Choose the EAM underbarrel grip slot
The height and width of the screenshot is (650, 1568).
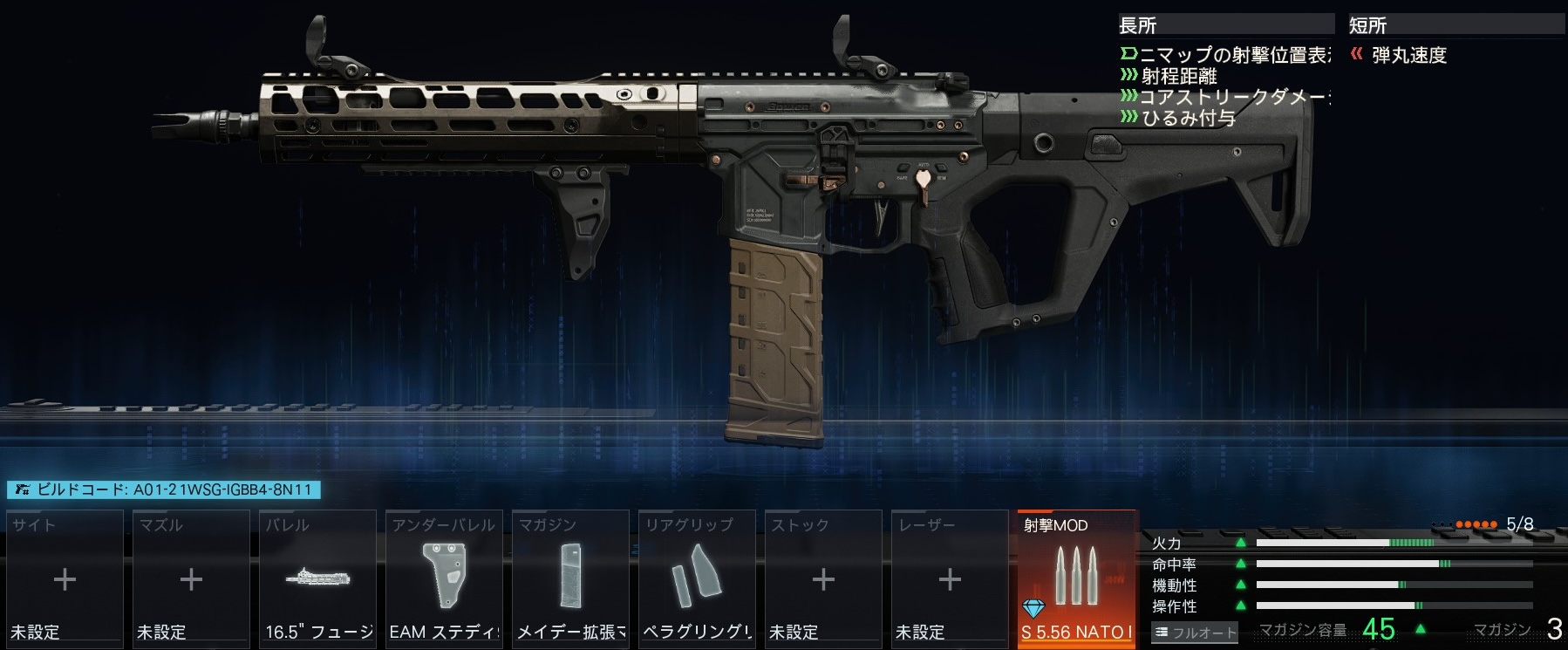(444, 579)
